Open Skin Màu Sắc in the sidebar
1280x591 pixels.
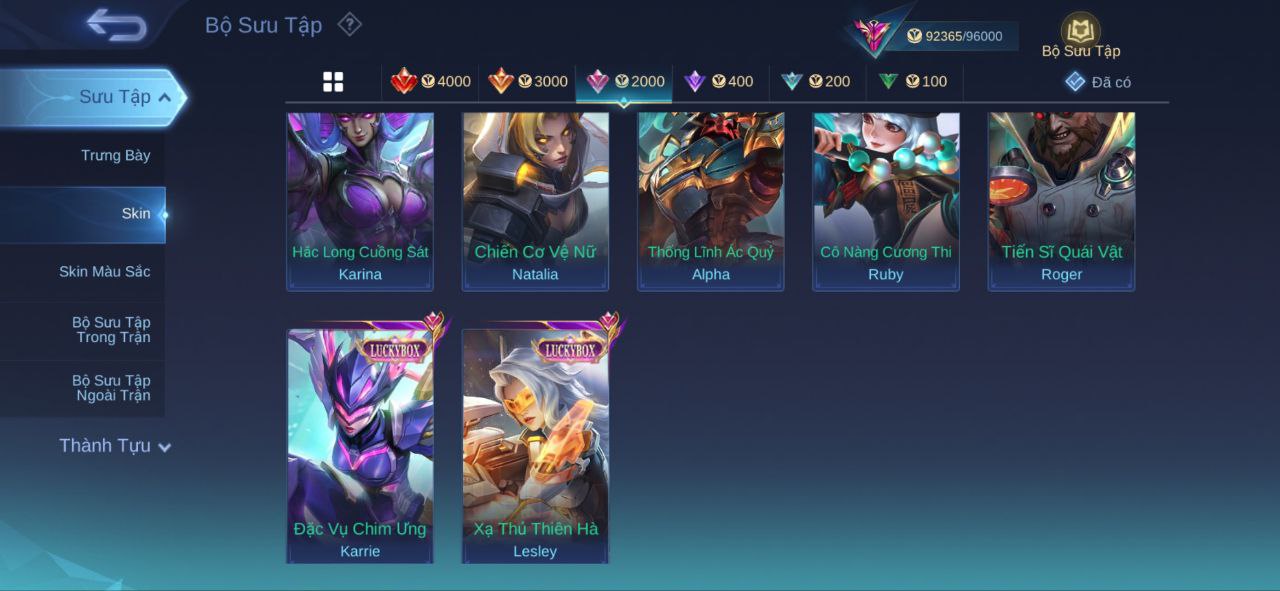click(x=104, y=271)
